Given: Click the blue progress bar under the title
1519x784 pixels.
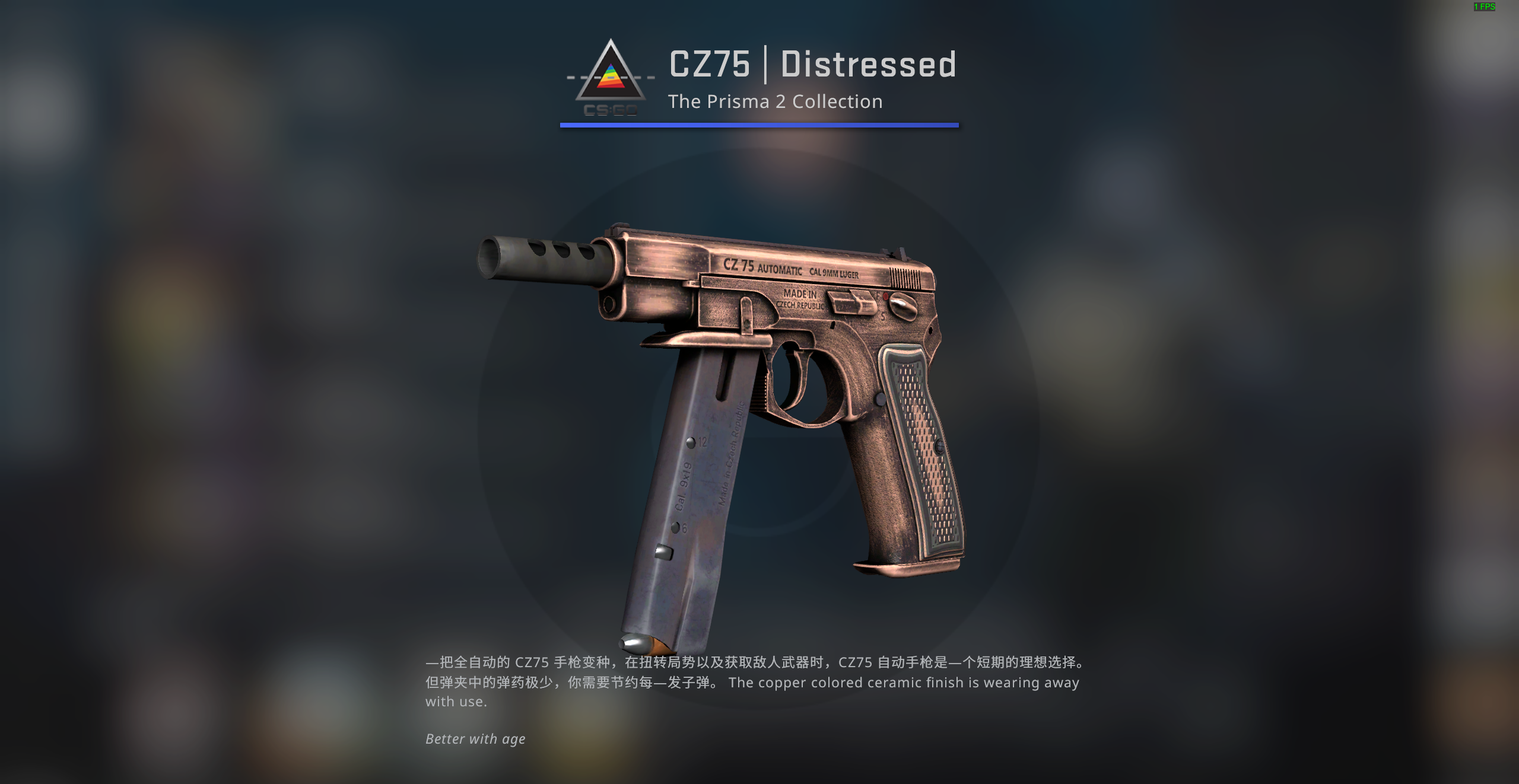Looking at the screenshot, I should (759, 125).
